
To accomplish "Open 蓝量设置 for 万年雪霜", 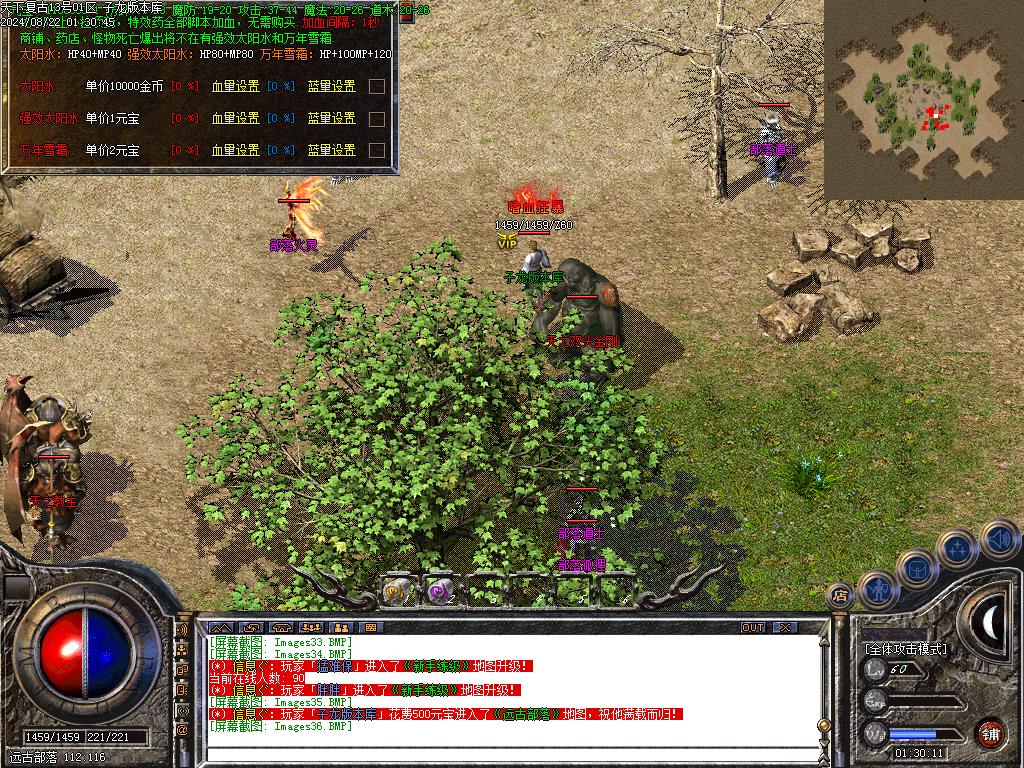I will pyautogui.click(x=331, y=150).
